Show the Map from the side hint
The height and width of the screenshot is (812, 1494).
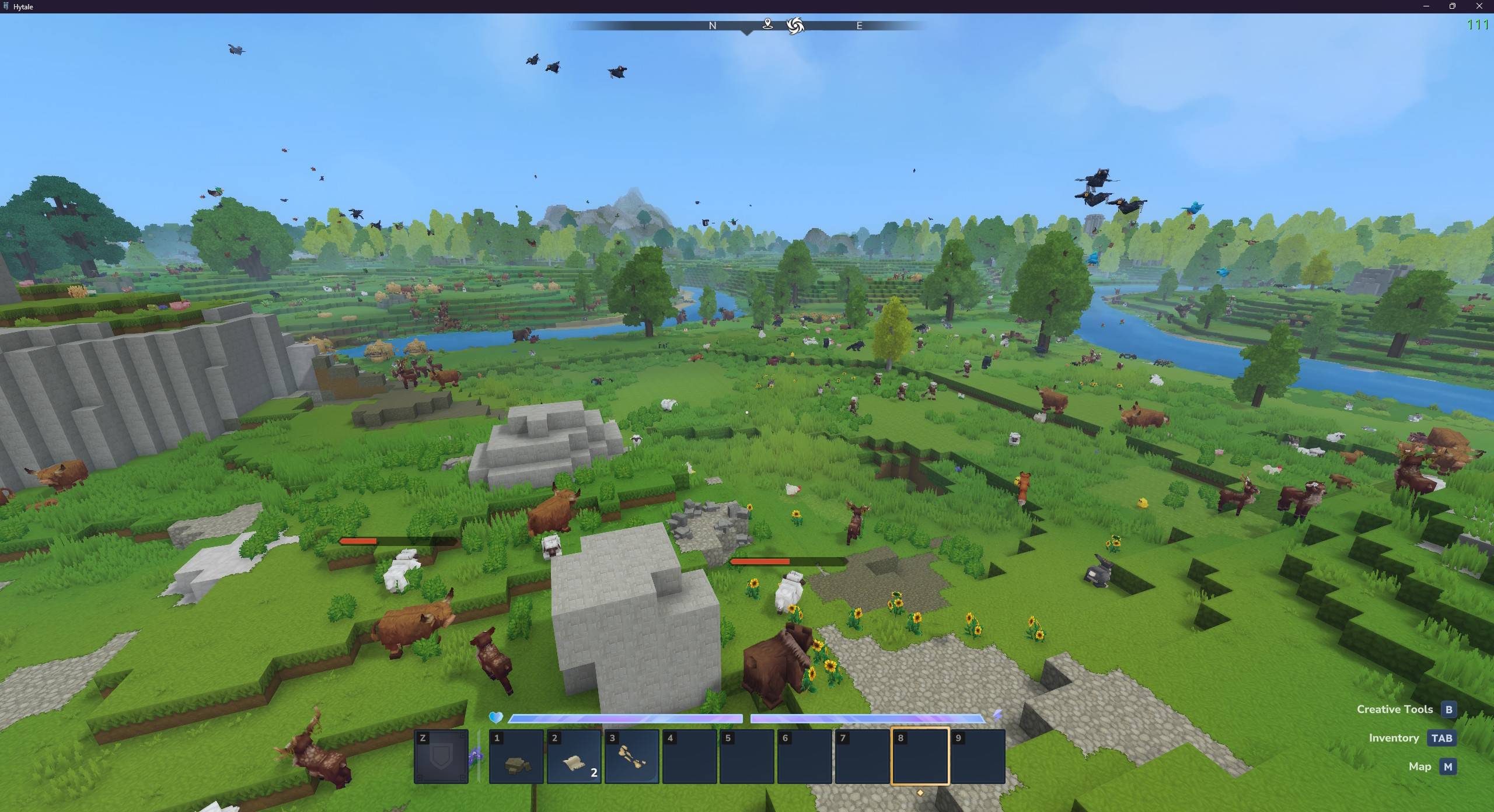pyautogui.click(x=1447, y=766)
